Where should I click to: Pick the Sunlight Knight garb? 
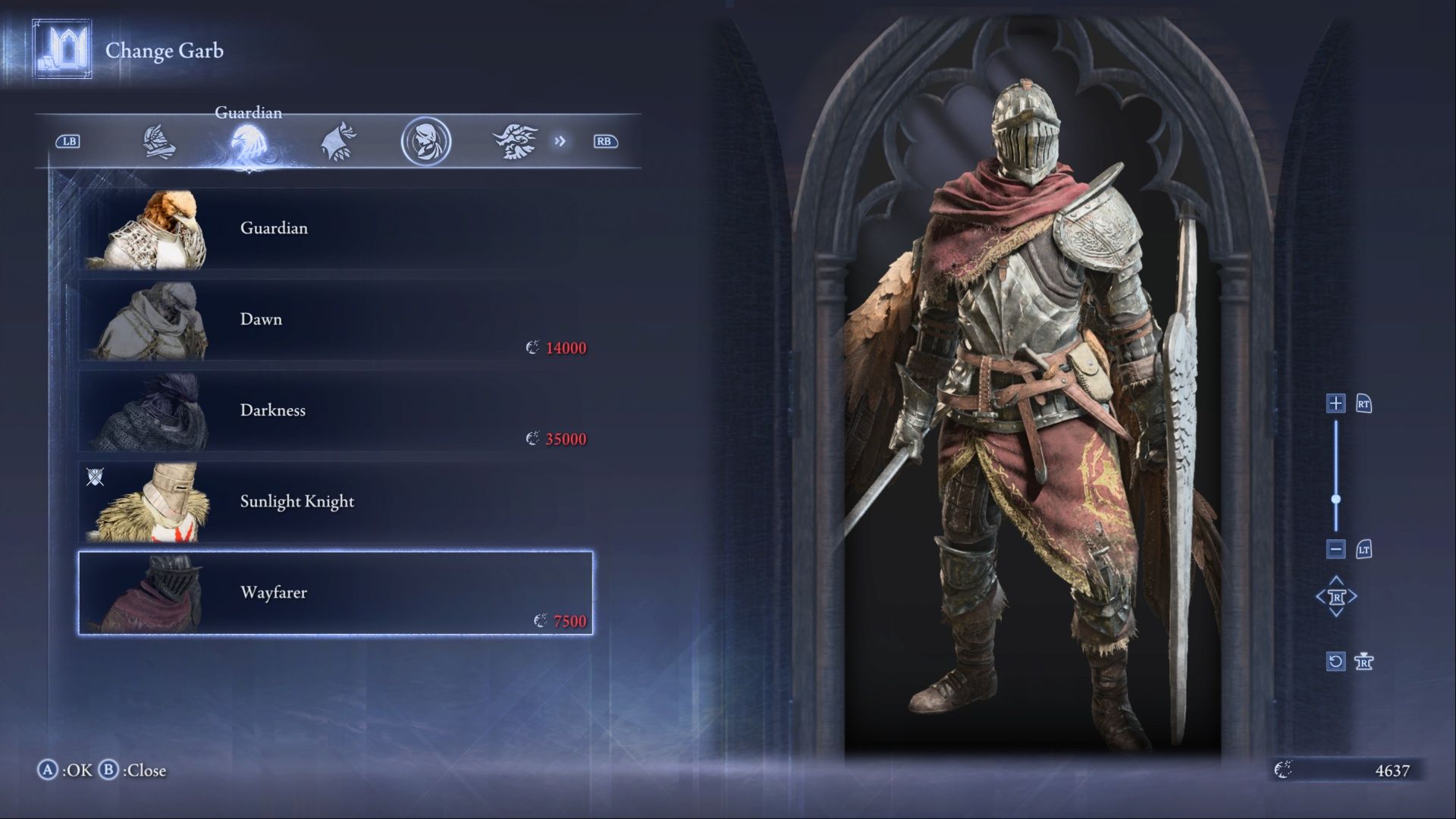tap(335, 501)
